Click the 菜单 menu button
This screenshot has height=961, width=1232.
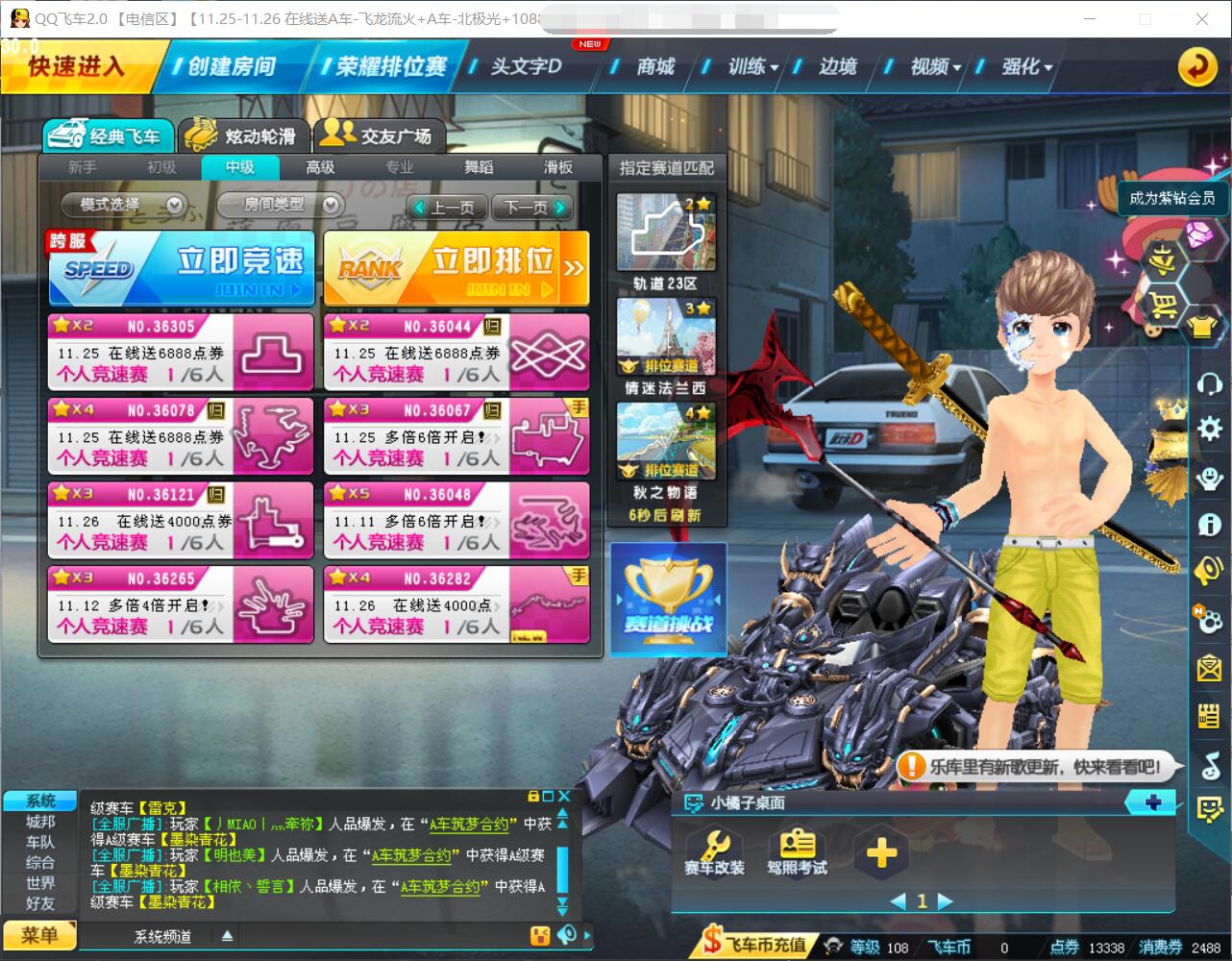click(x=39, y=935)
